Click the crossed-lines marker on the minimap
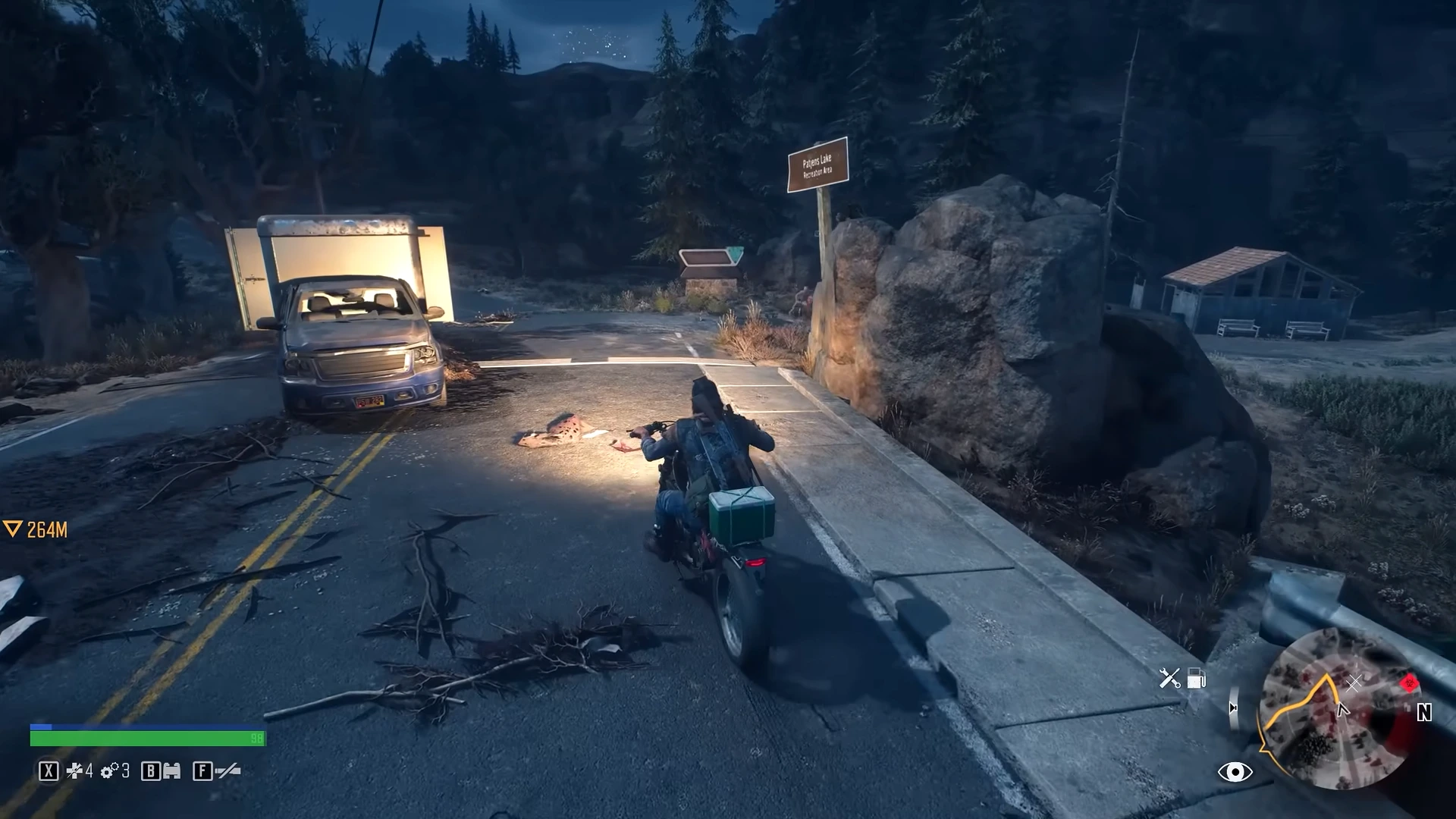 1354,683
